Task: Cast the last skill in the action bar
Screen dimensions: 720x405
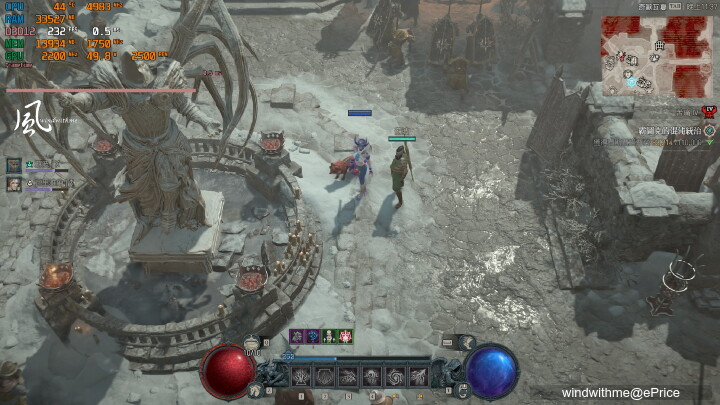Action: click(x=417, y=377)
